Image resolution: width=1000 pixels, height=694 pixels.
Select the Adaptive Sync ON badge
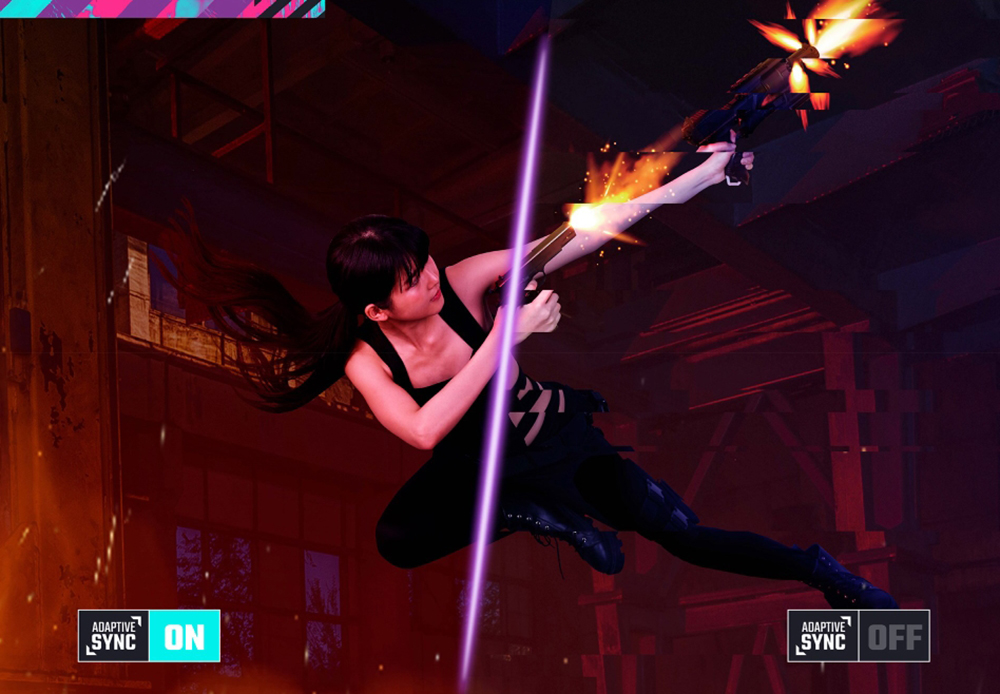point(149,636)
